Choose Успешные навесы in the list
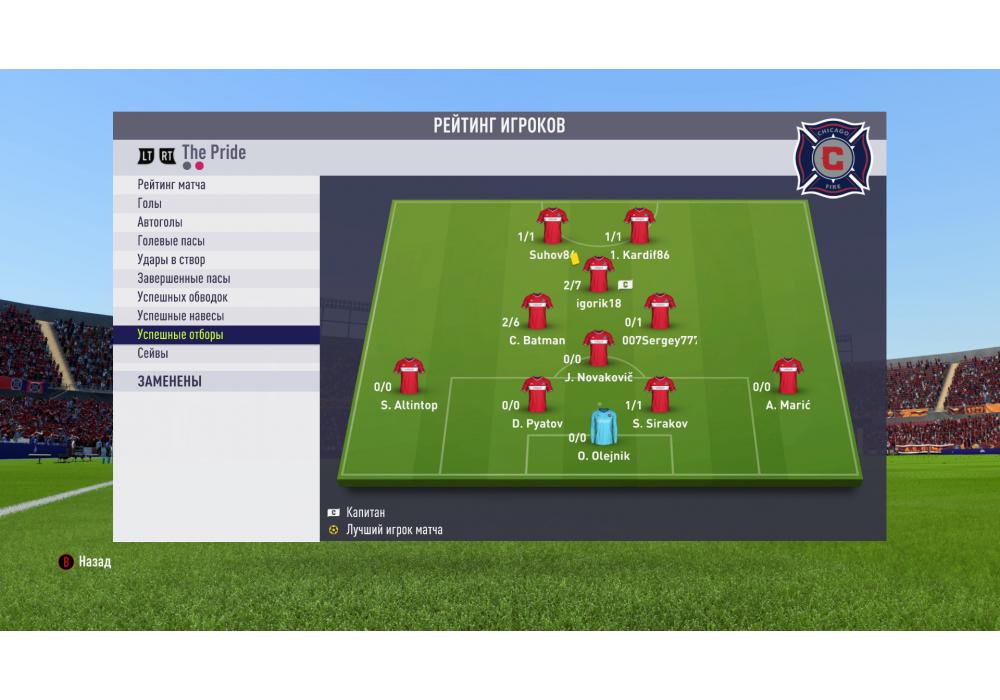This screenshot has width=1000, height=700. click(x=216, y=316)
